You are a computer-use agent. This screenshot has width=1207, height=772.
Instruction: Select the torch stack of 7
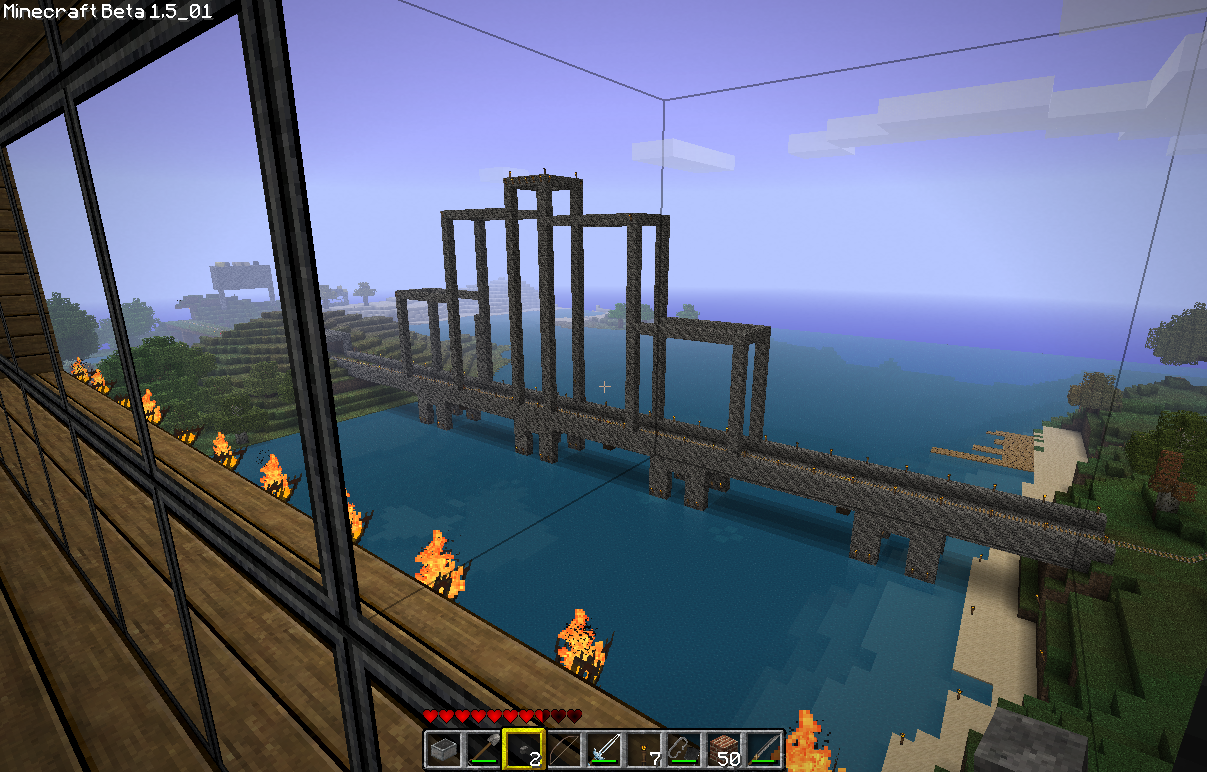click(643, 749)
